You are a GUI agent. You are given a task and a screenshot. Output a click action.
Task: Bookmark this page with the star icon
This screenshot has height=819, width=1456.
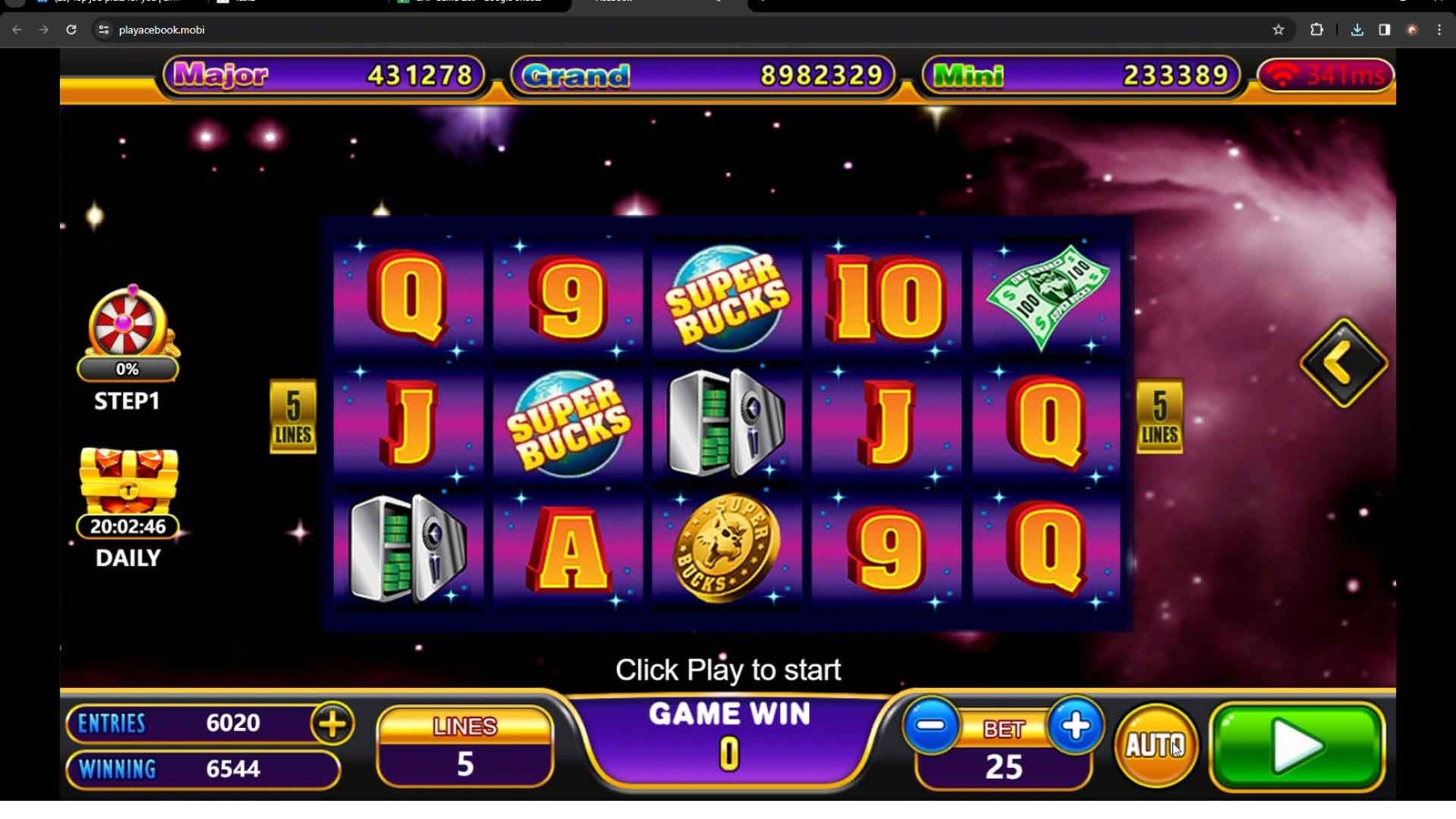(x=1279, y=30)
